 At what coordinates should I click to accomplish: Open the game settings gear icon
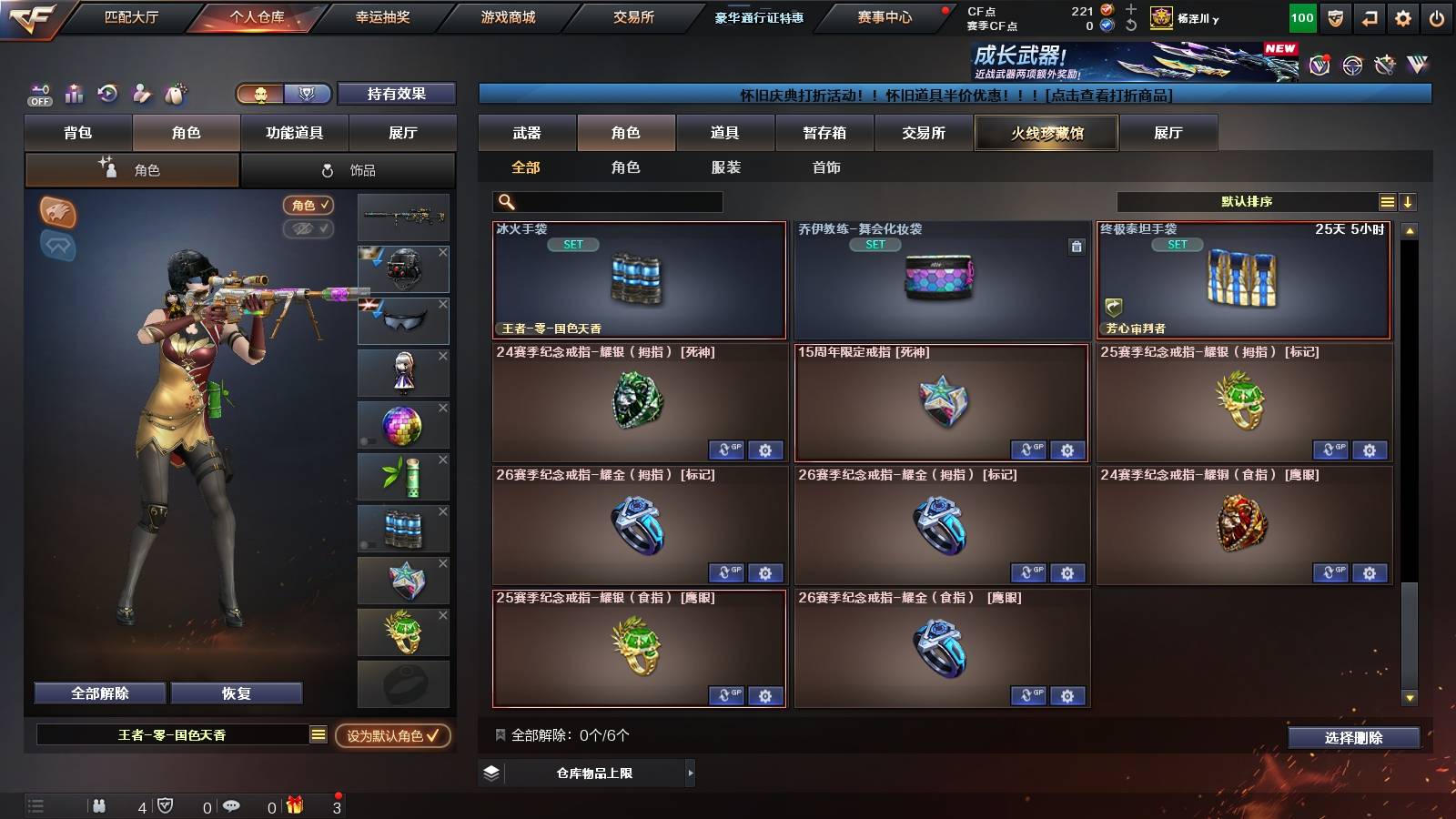pyautogui.click(x=1404, y=15)
